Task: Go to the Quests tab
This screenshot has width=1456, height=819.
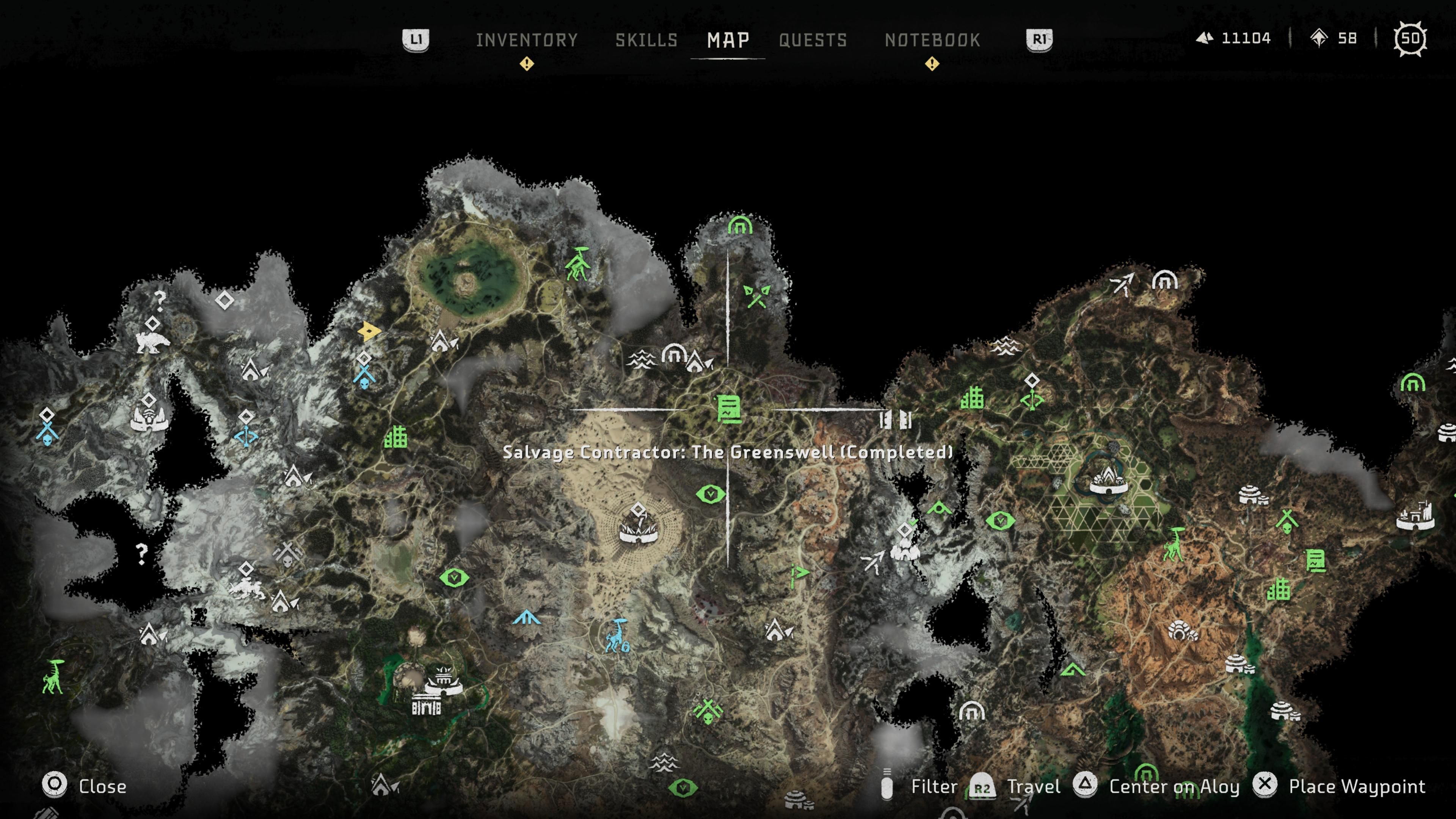Action: click(813, 40)
